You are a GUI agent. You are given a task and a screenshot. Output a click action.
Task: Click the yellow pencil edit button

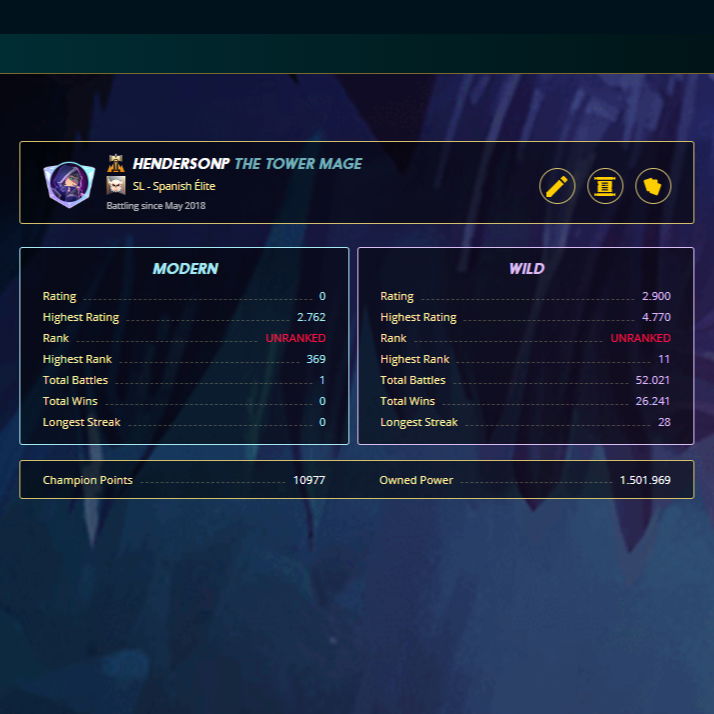click(x=557, y=185)
